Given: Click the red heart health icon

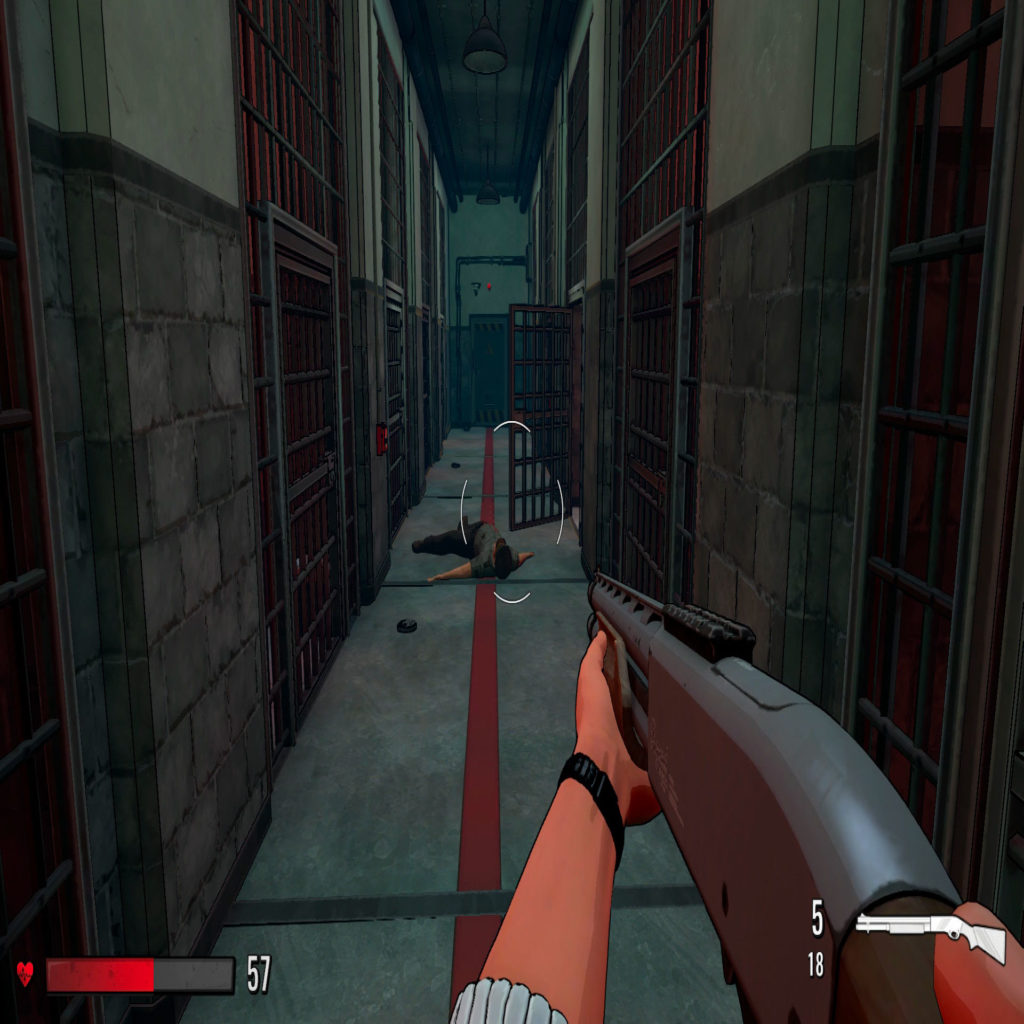Looking at the screenshot, I should click(x=25, y=974).
